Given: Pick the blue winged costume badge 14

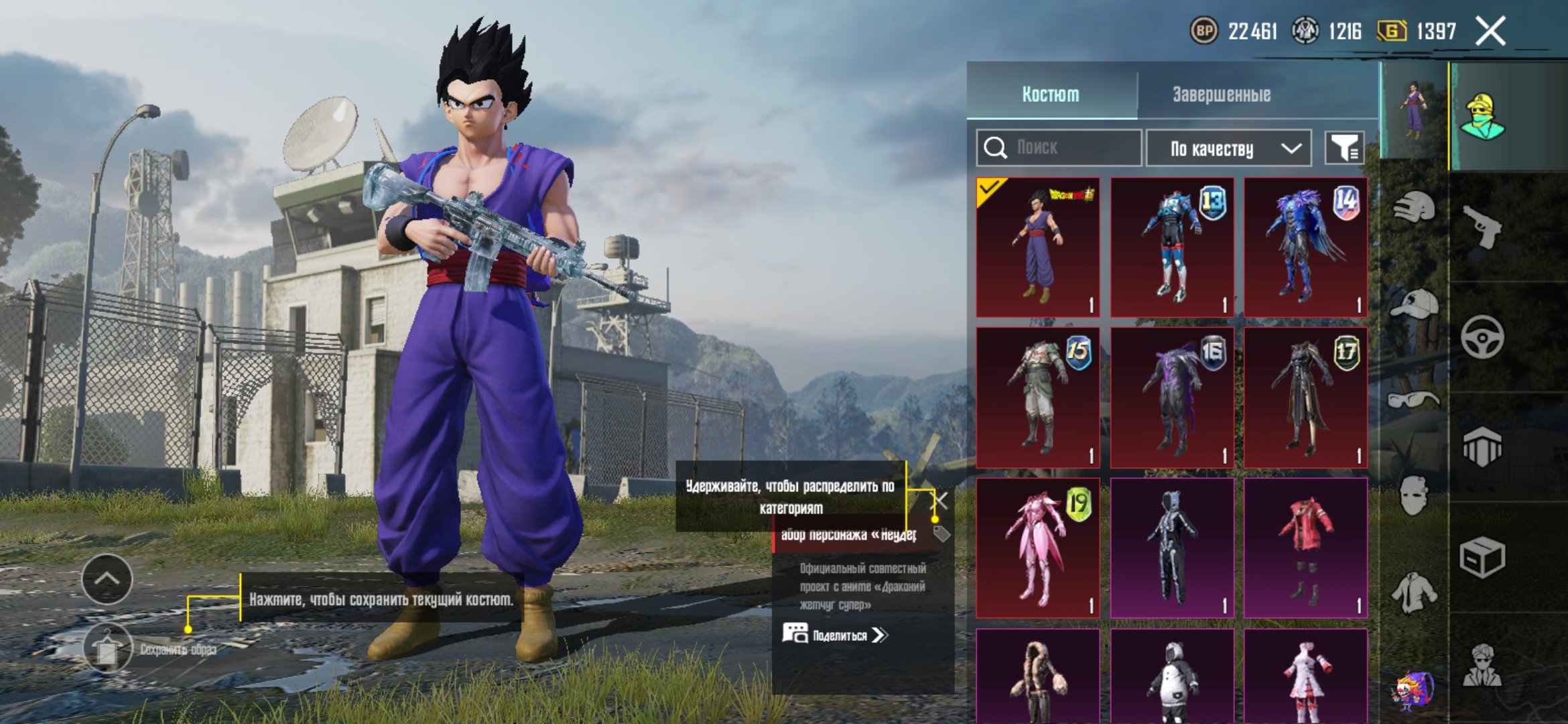Looking at the screenshot, I should (x=1305, y=247).
